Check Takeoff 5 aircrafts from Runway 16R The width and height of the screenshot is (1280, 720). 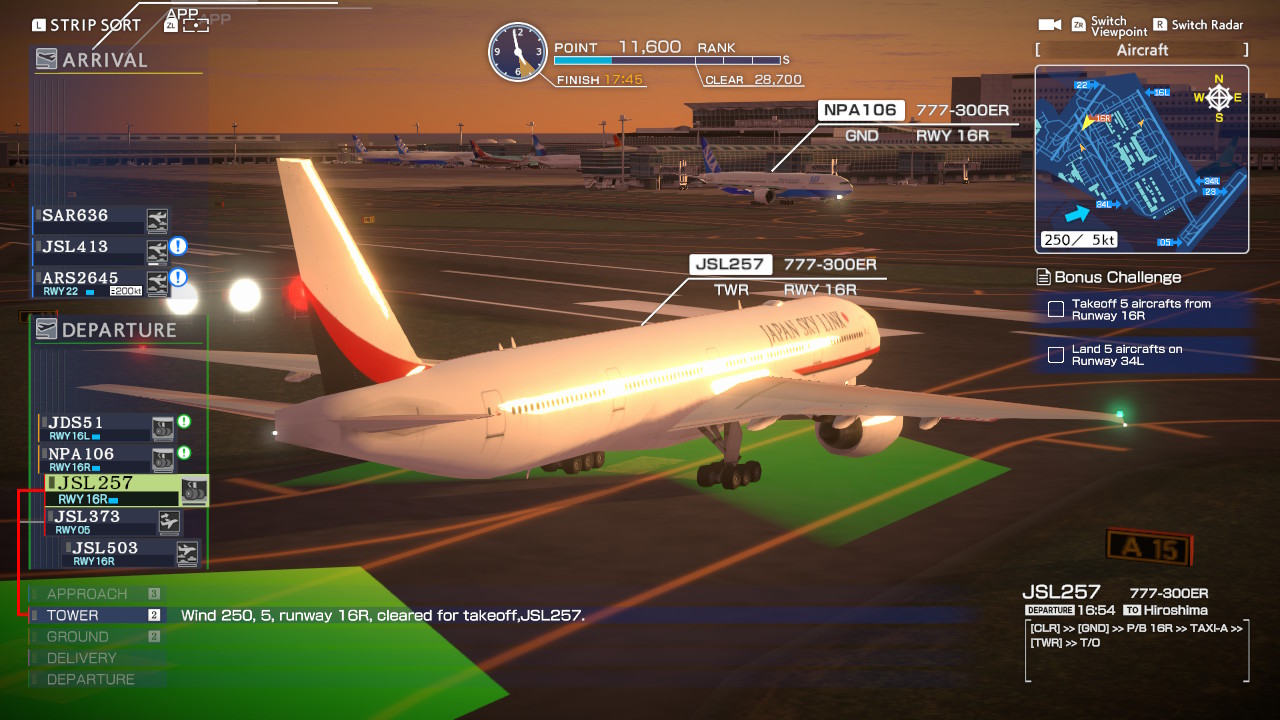coord(1056,310)
